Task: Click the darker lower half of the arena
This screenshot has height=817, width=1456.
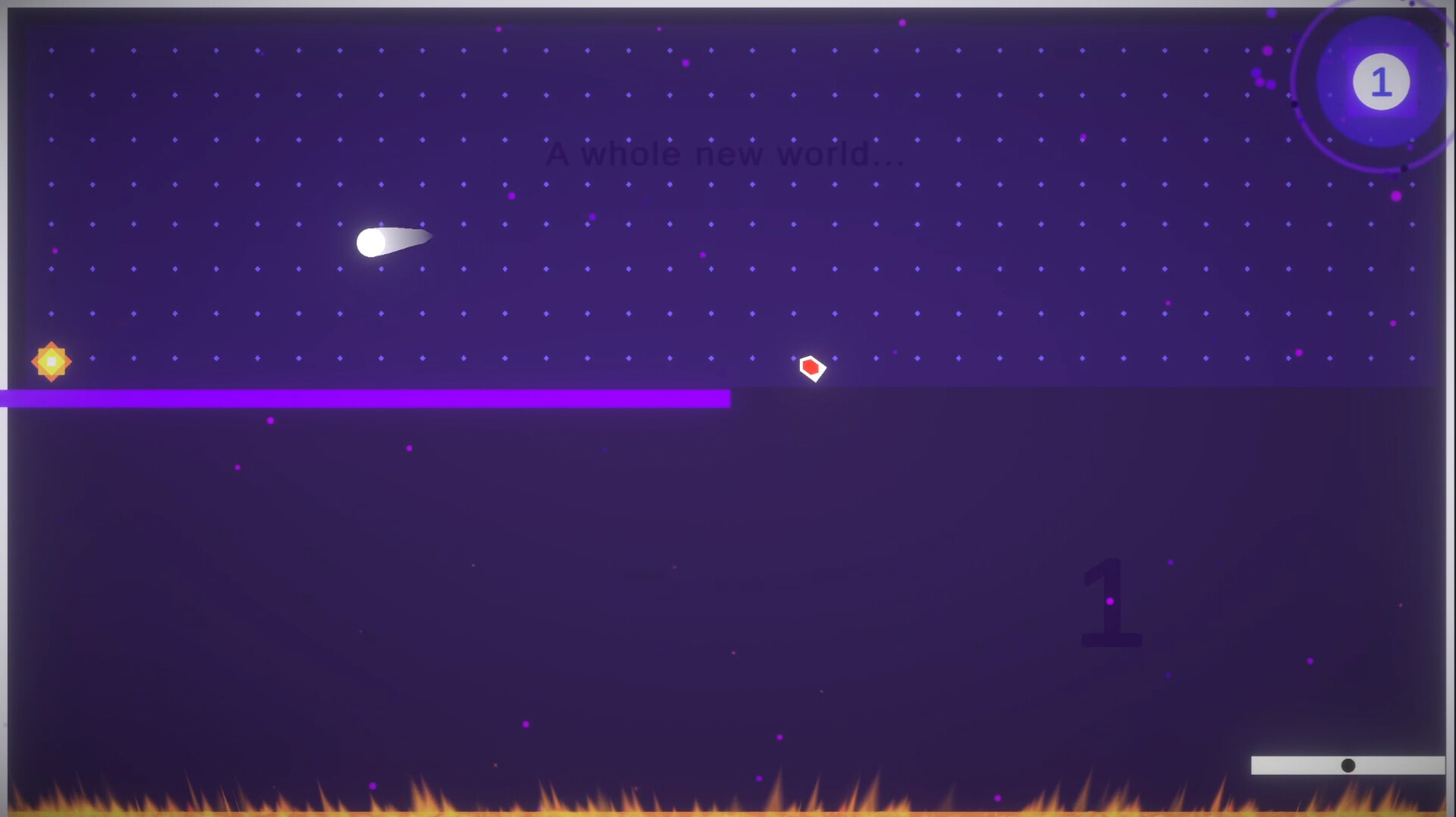Action: (x=531, y=568)
